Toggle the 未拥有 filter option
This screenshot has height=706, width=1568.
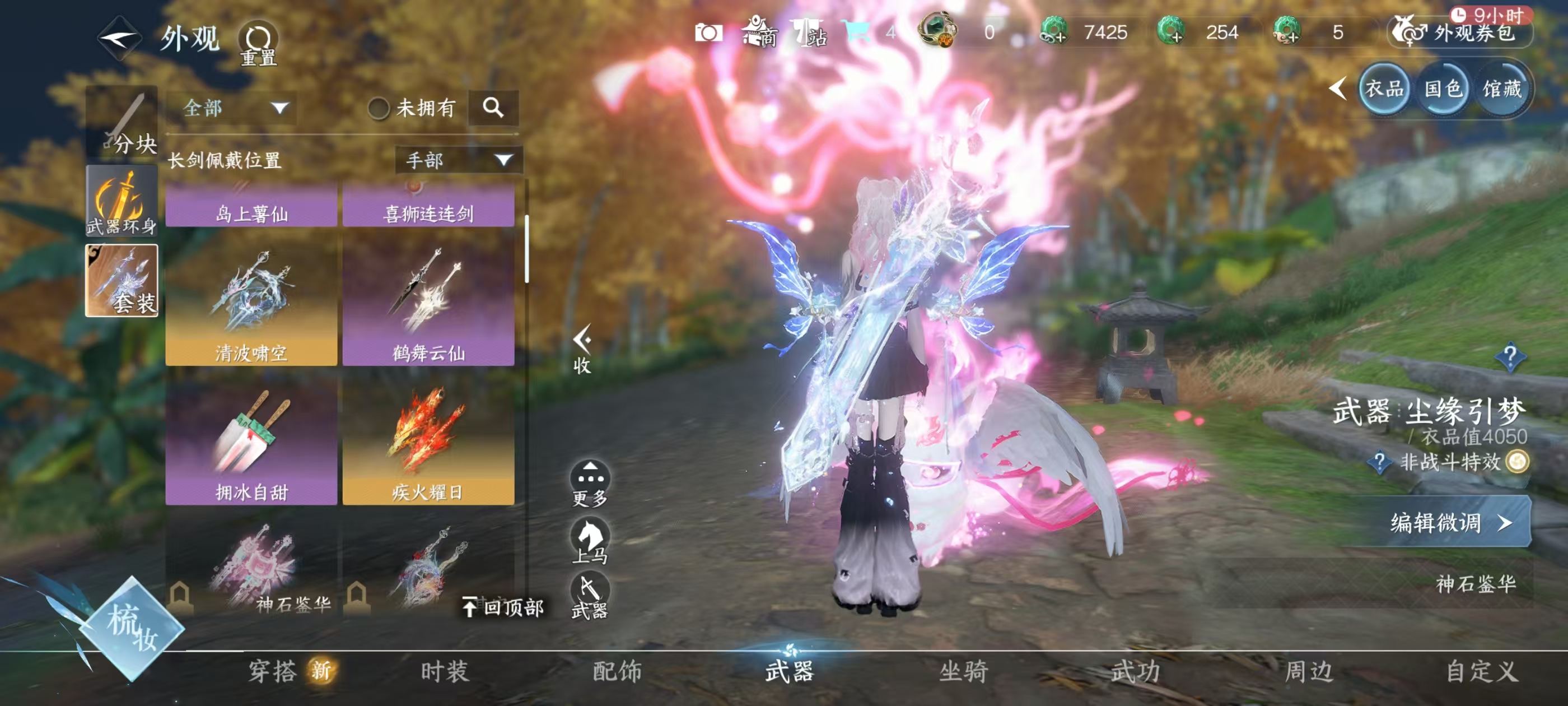point(379,109)
